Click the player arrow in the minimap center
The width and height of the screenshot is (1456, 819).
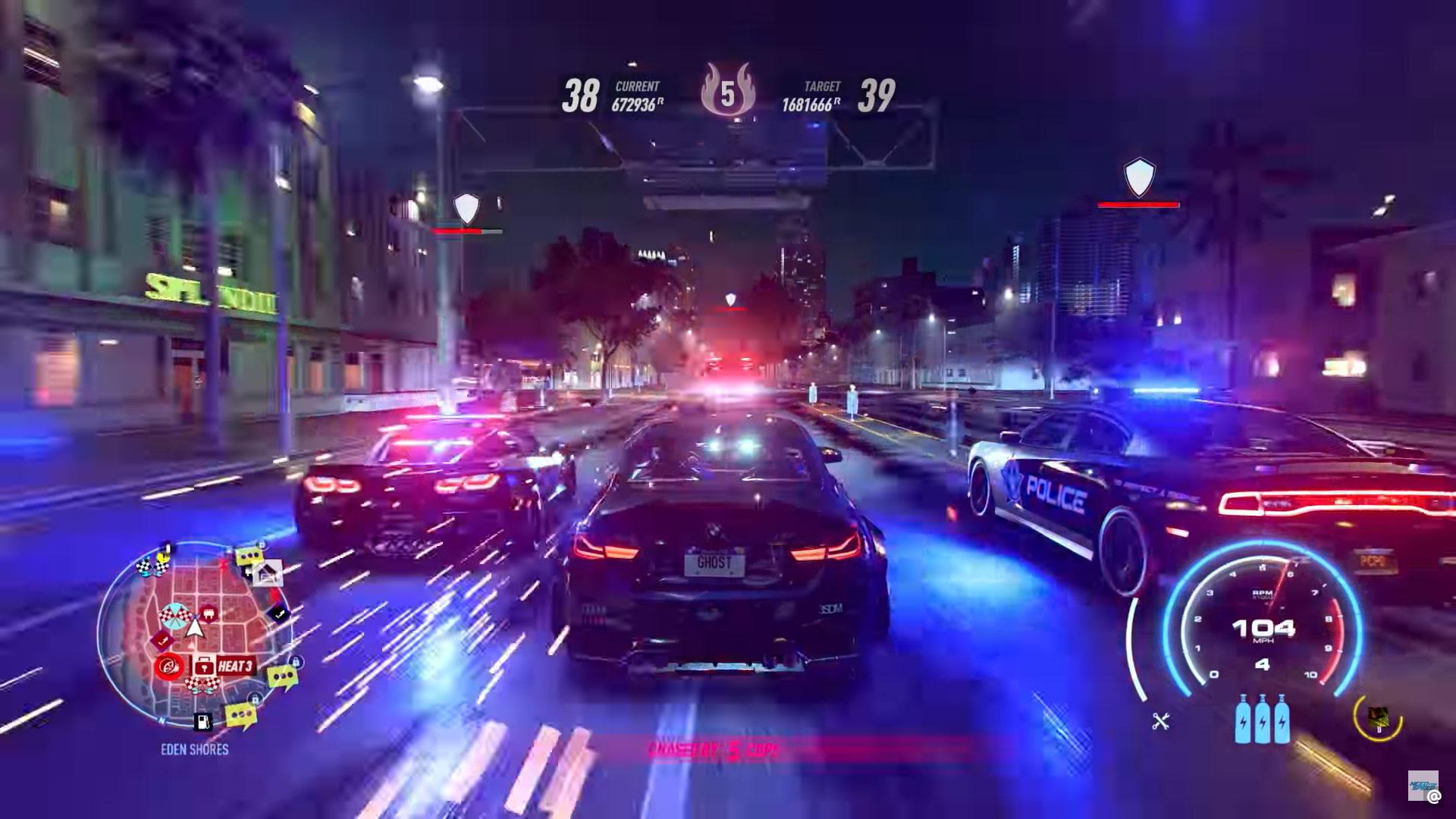(194, 628)
